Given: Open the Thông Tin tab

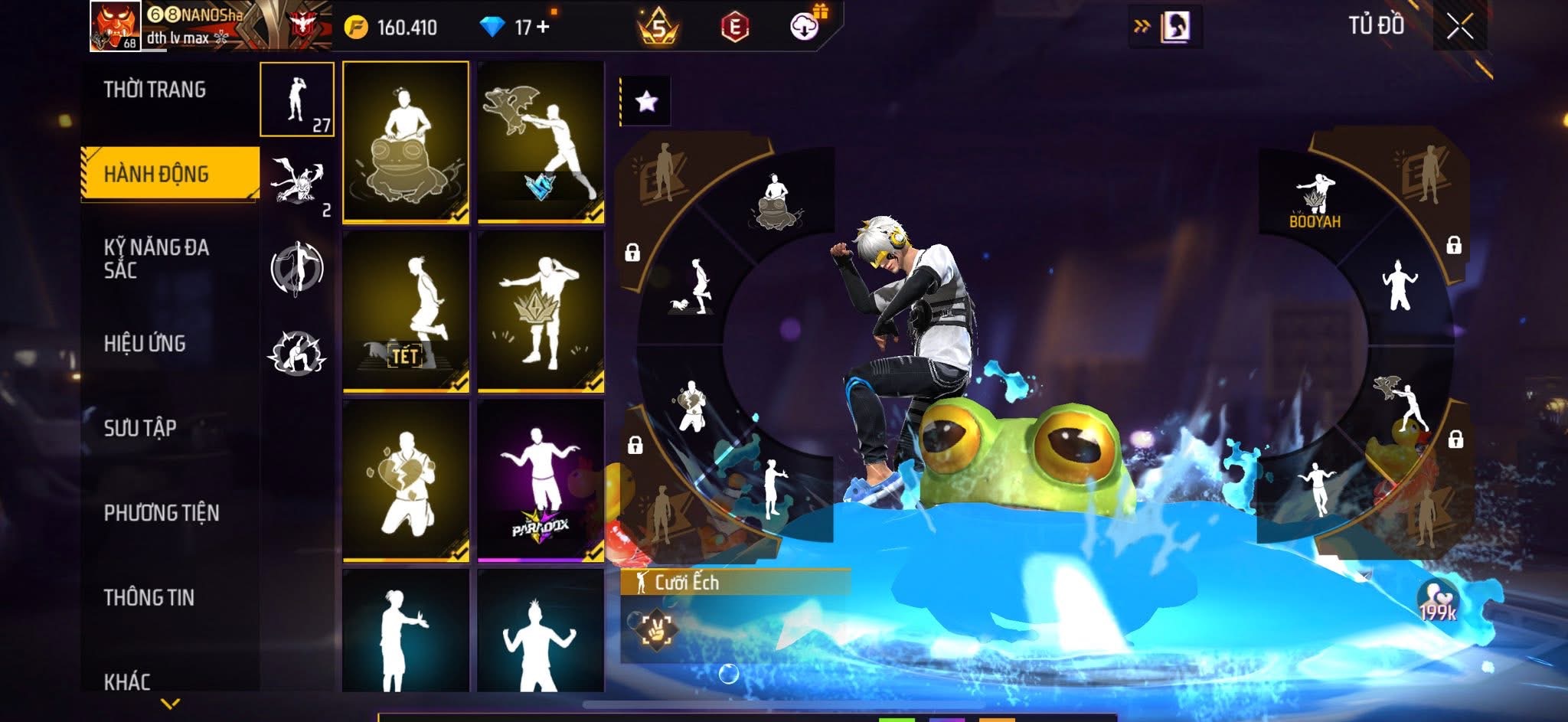Looking at the screenshot, I should (x=149, y=597).
